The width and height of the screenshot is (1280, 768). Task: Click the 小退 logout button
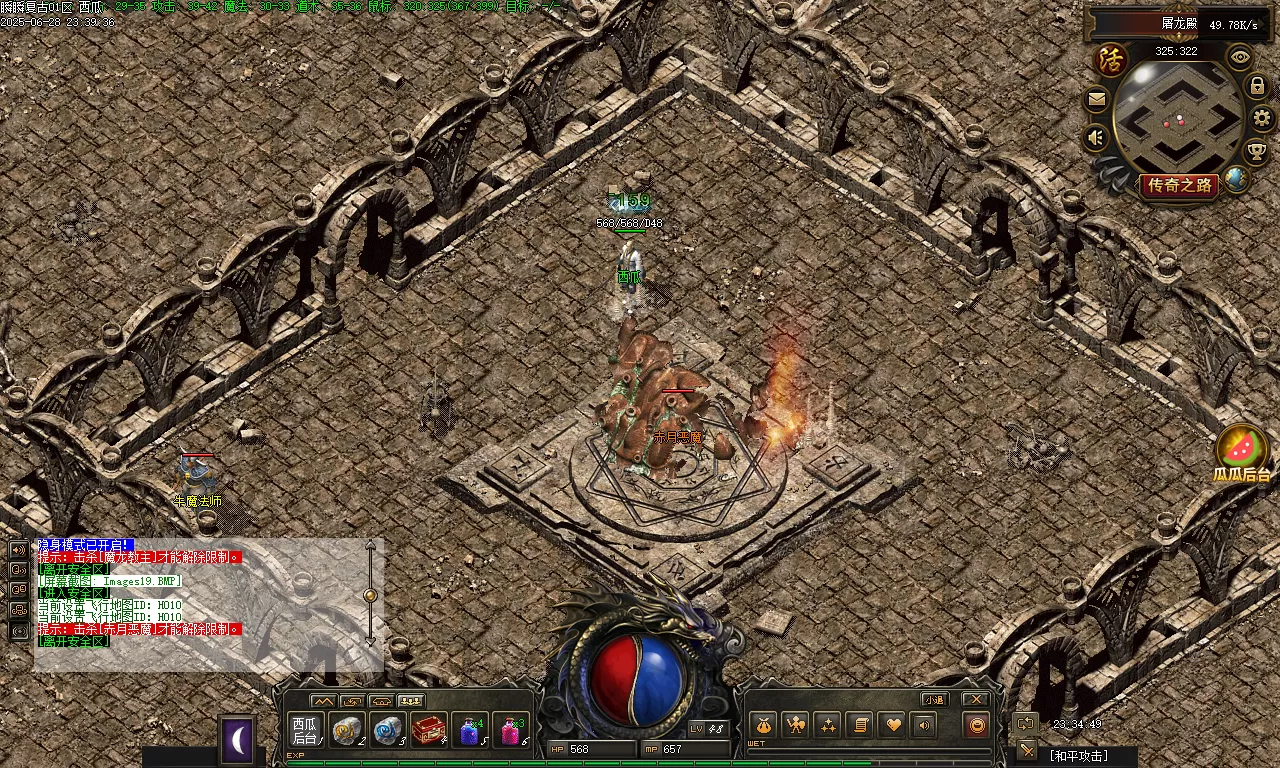[935, 699]
